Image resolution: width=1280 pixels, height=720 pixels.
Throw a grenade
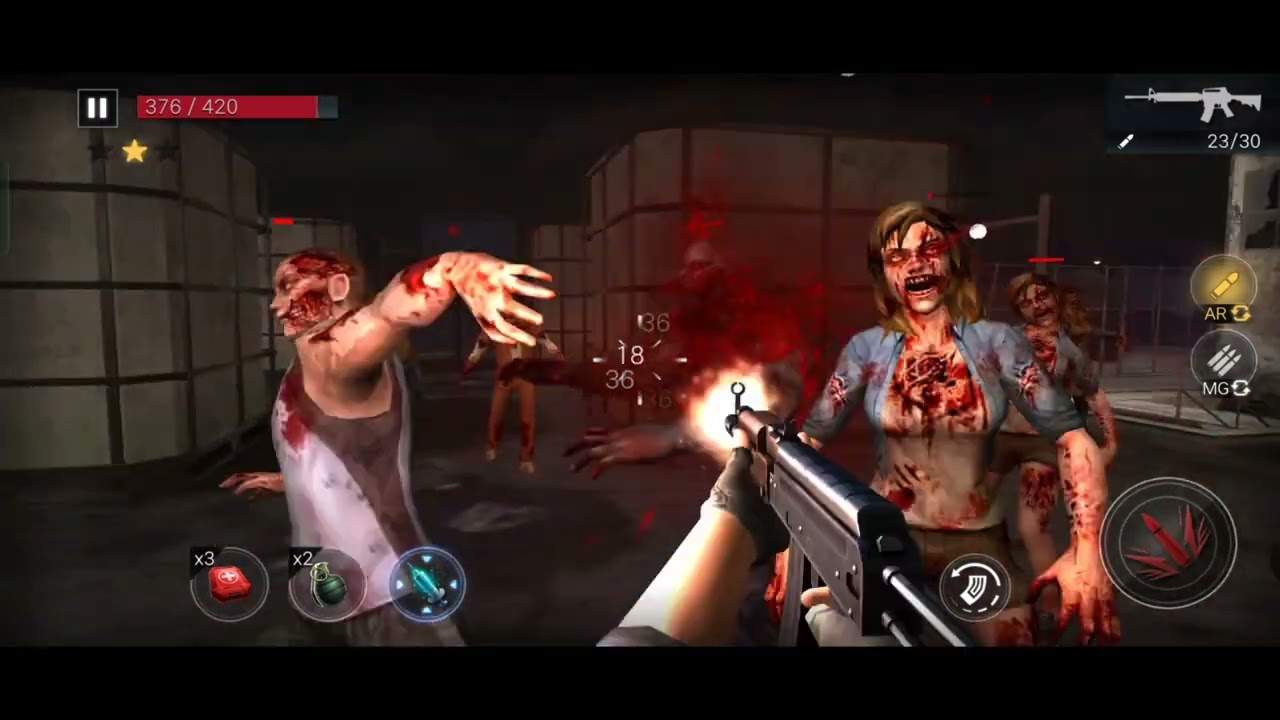(327, 585)
